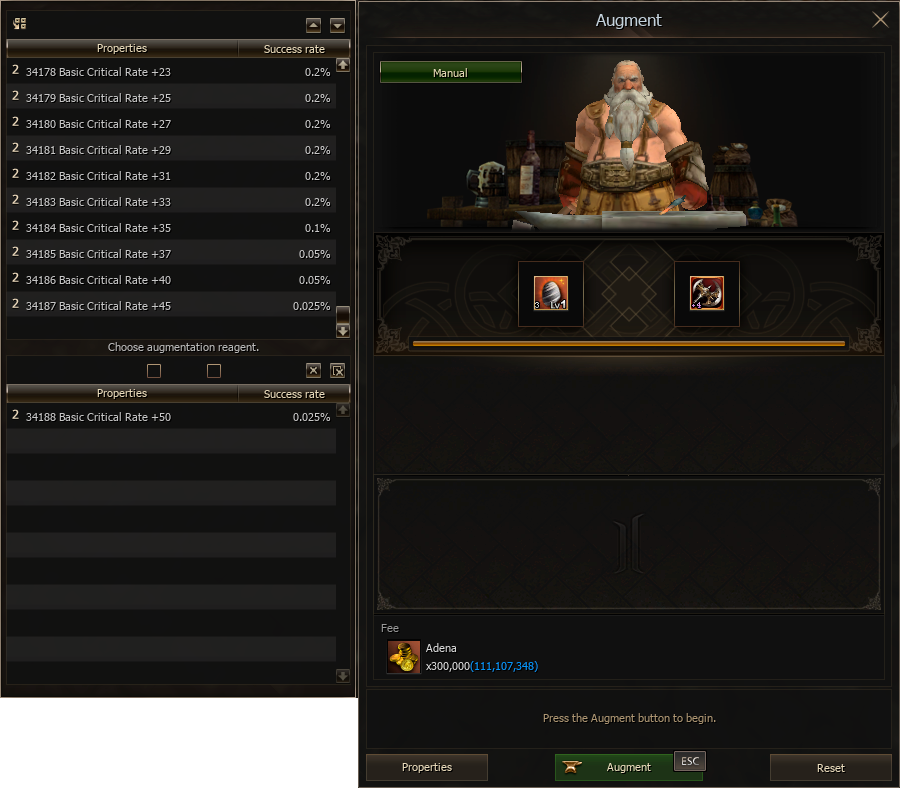Select the axe weapon slot
Screen dimensions: 900x788
click(x=707, y=293)
